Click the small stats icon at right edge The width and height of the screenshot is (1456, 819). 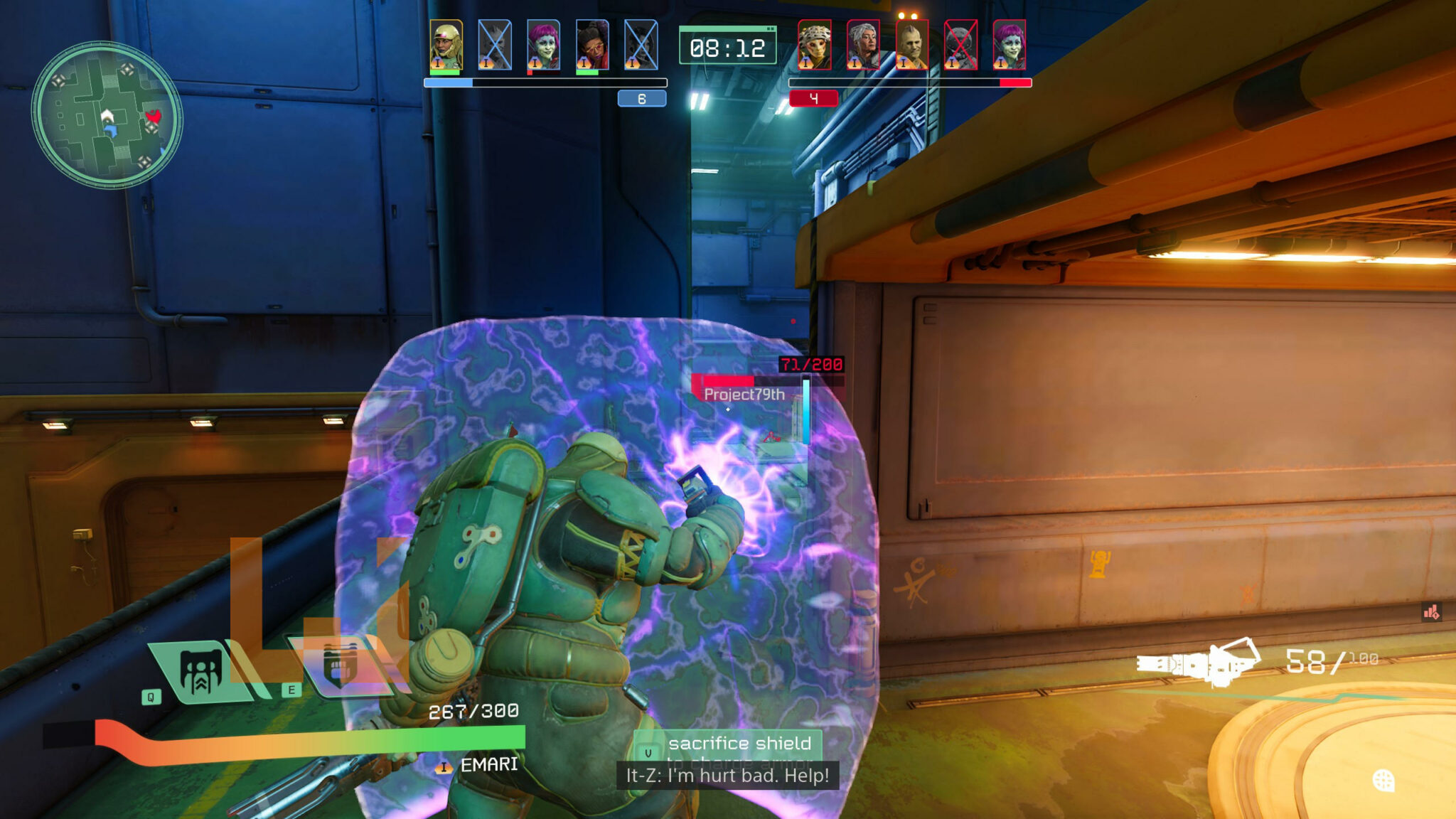(x=1430, y=611)
